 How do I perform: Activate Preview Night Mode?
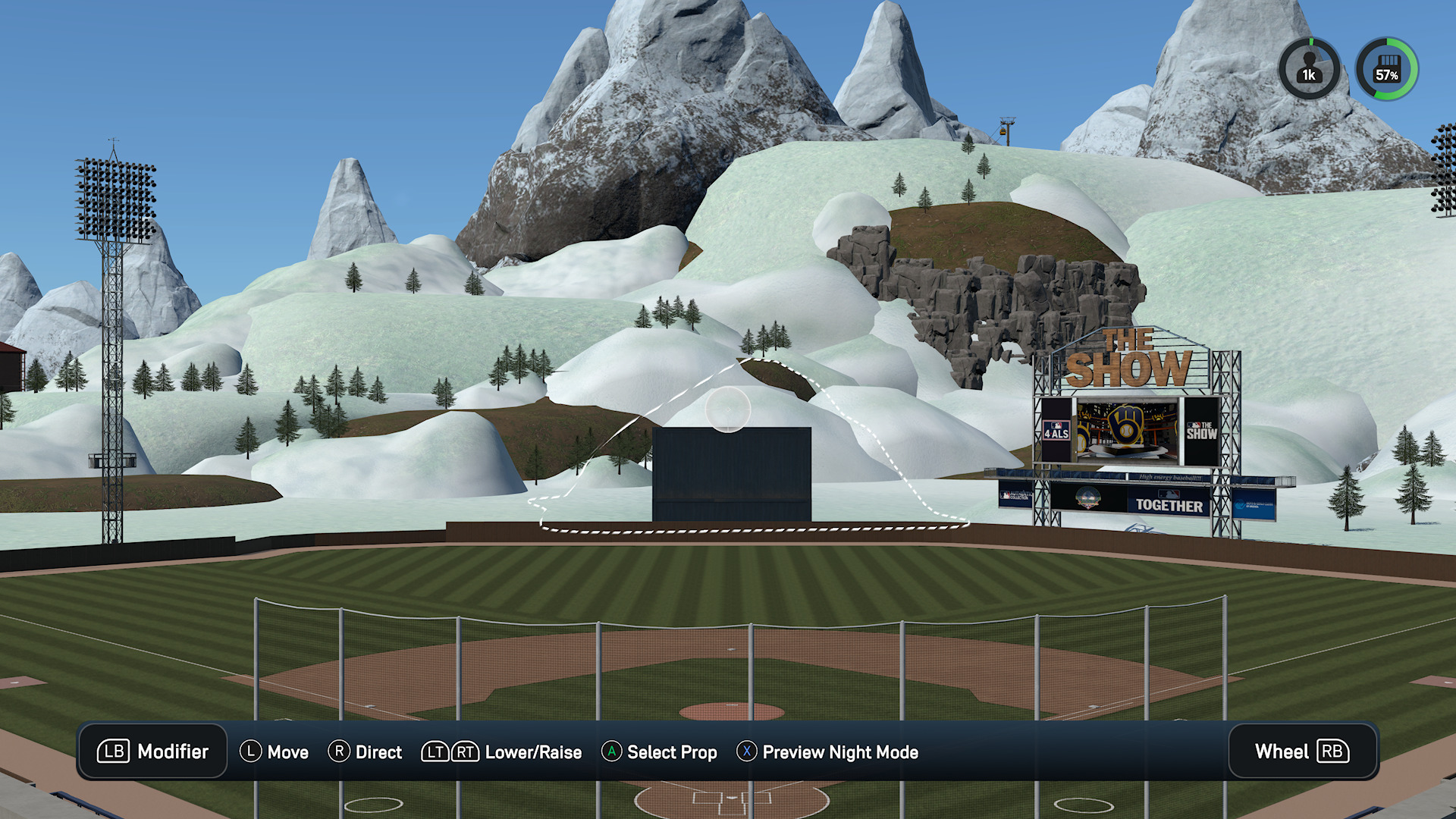(x=827, y=752)
